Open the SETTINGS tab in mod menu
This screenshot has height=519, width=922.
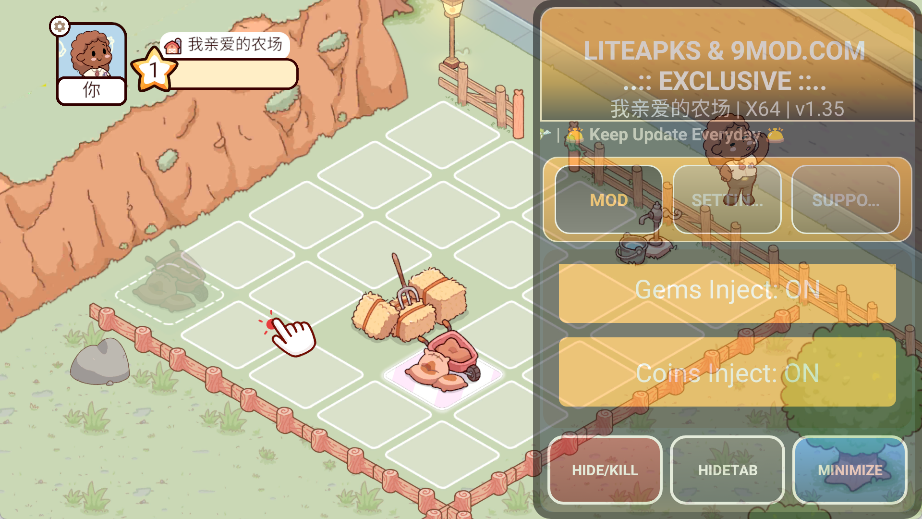(x=727, y=200)
